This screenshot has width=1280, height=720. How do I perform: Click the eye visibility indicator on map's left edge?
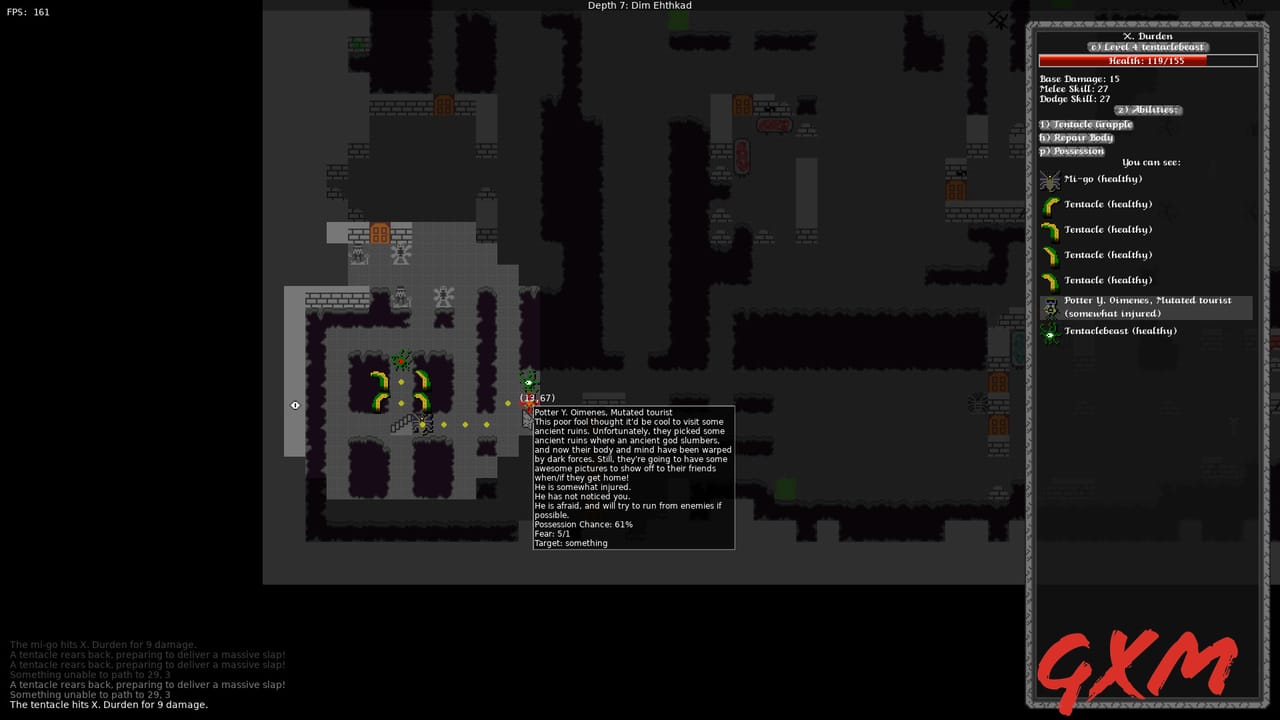click(x=295, y=405)
